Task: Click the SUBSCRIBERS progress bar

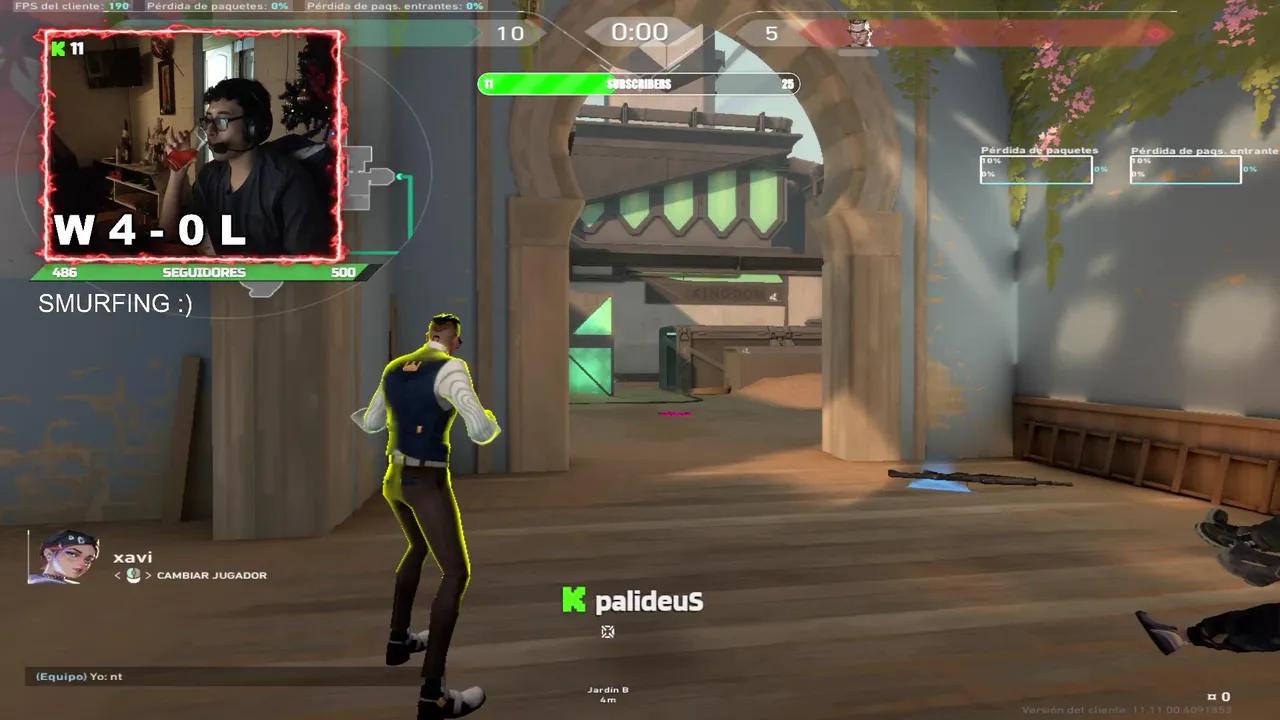Action: [638, 84]
